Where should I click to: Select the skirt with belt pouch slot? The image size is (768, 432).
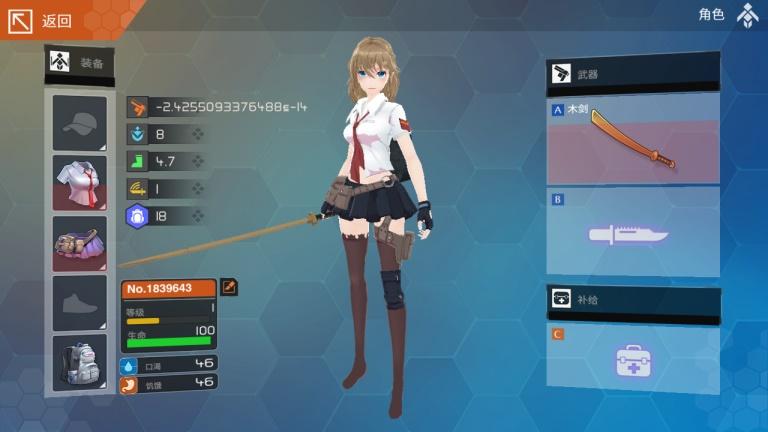(x=79, y=243)
